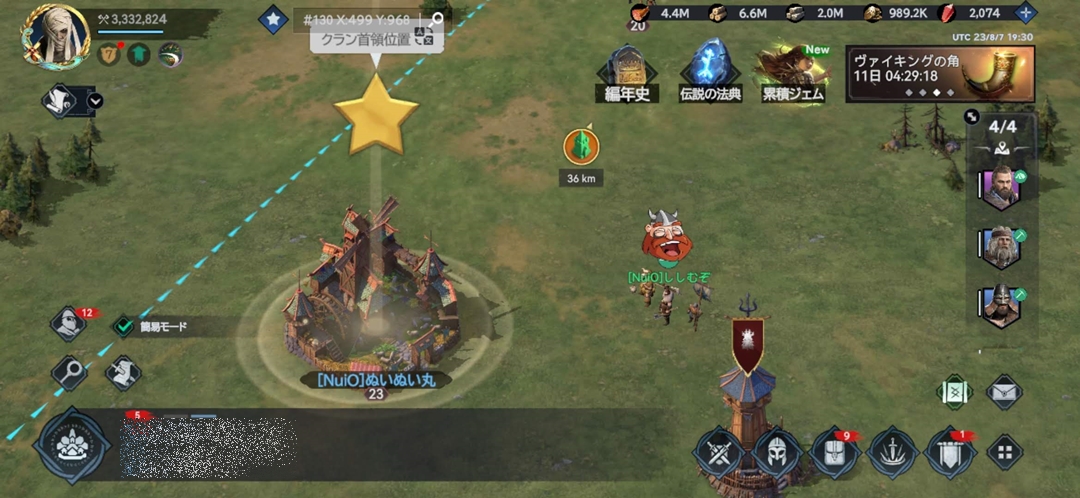Viewport: 1080px width, 498px height.
Task: Open the four-squares more menu
Action: (1004, 452)
